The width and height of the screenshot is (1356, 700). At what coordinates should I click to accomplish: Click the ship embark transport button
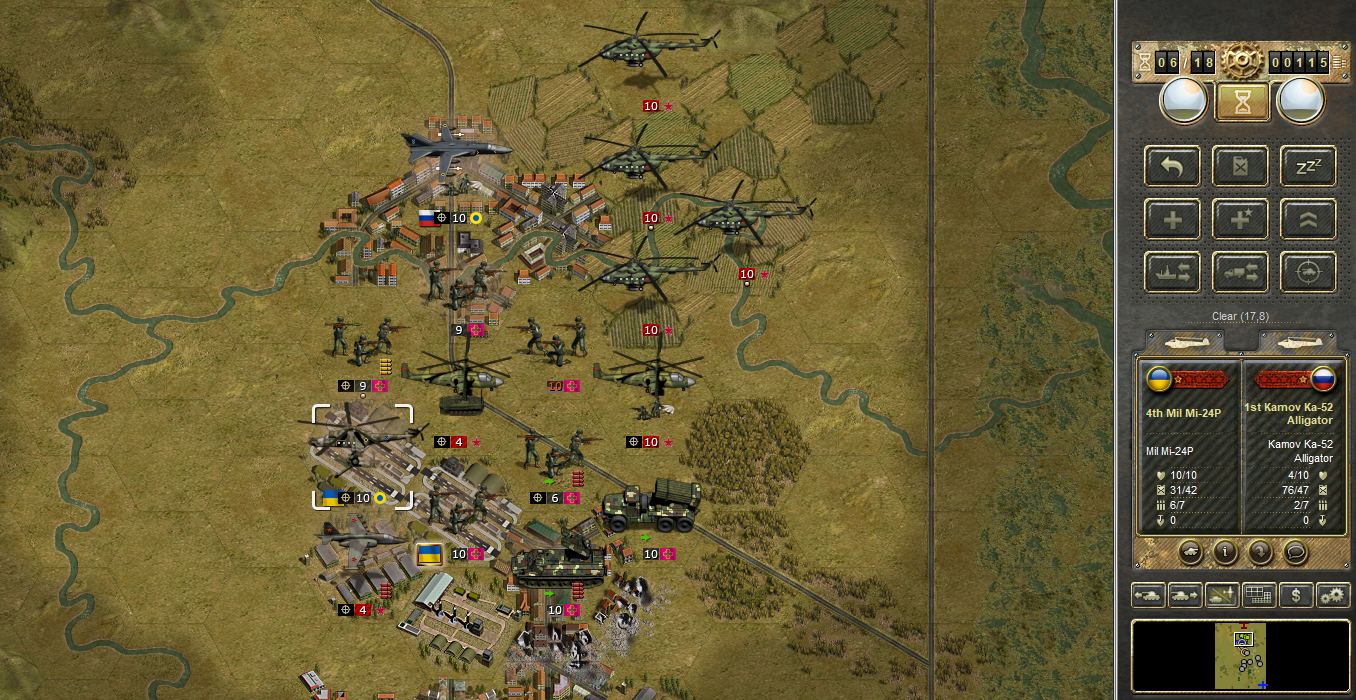tap(1173, 272)
